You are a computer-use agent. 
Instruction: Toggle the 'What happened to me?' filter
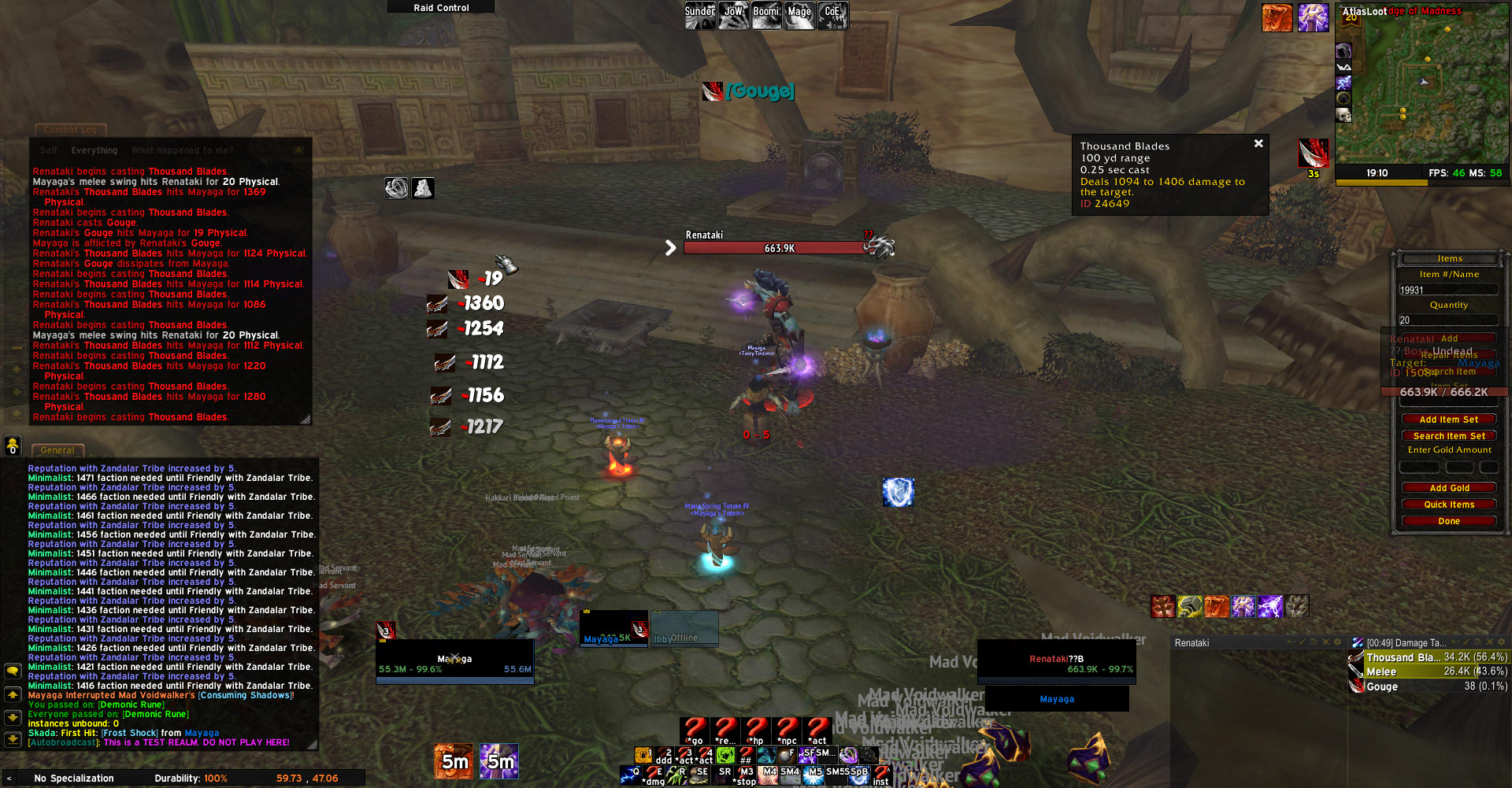click(x=181, y=150)
